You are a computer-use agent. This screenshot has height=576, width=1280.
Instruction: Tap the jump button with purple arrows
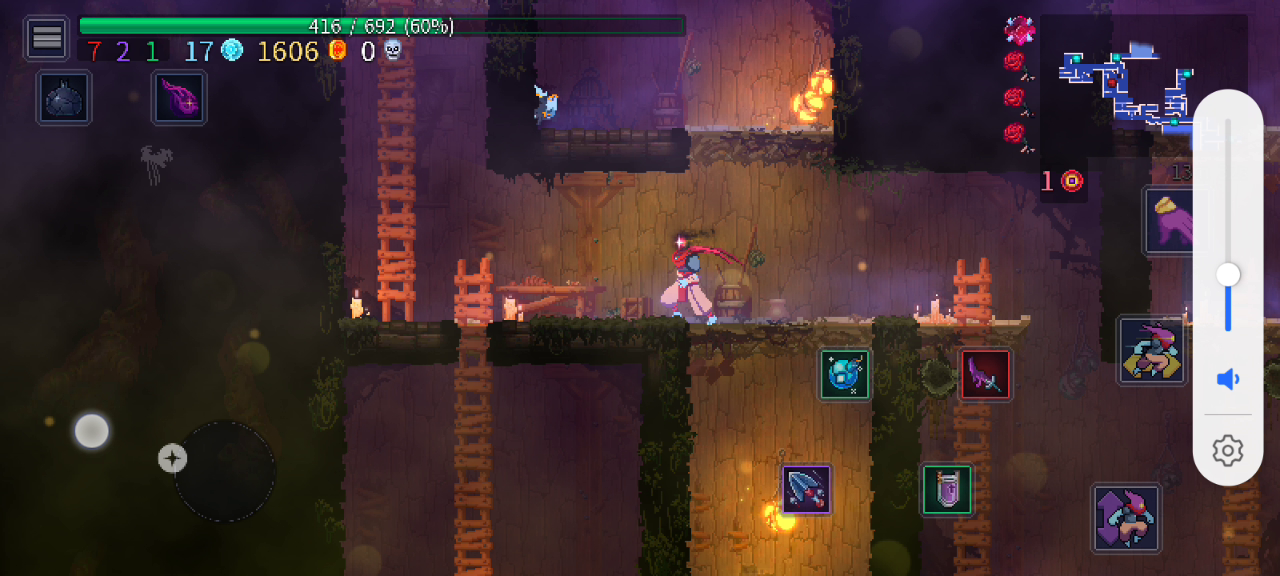1126,518
